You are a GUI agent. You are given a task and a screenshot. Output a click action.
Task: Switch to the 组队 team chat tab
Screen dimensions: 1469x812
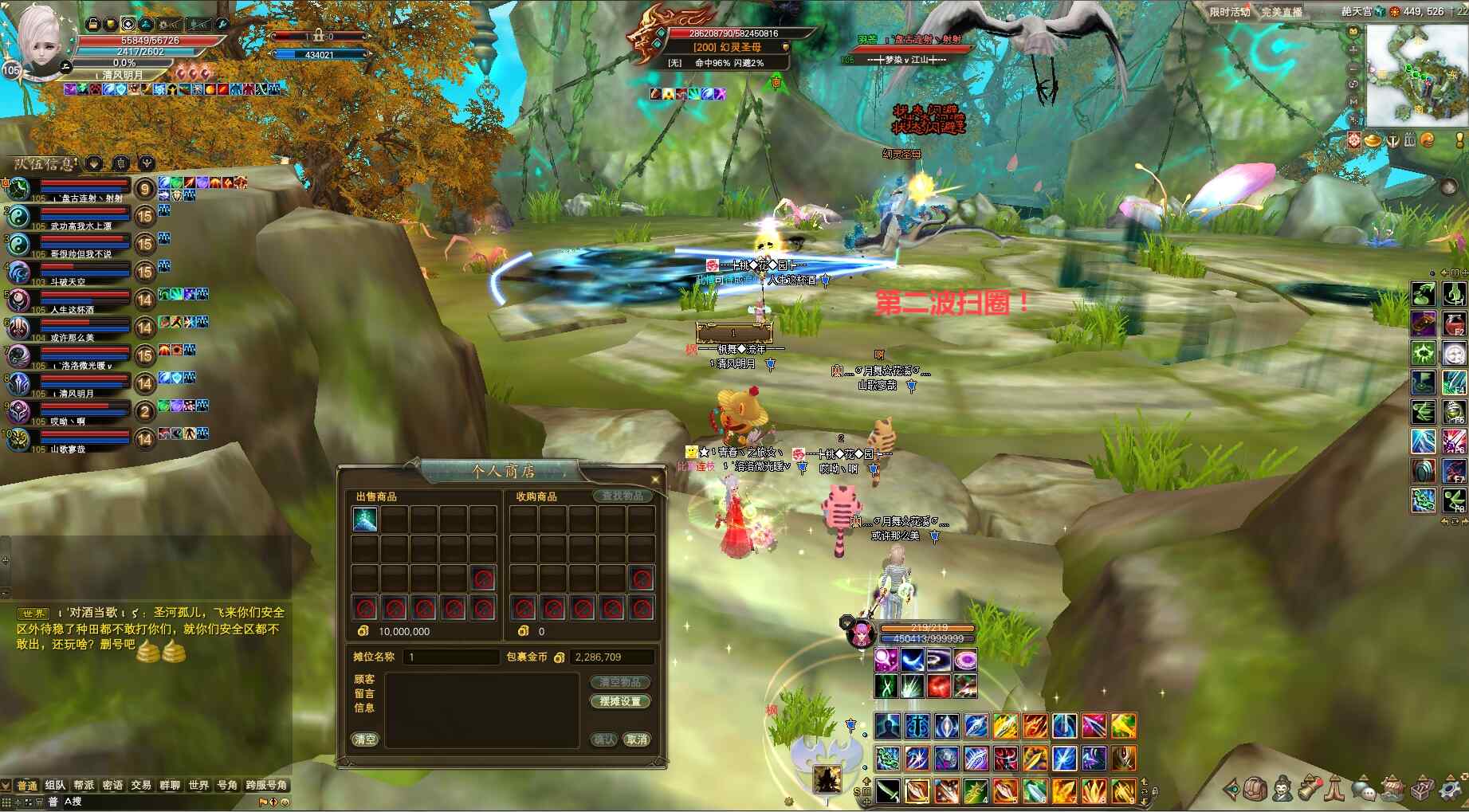point(55,786)
